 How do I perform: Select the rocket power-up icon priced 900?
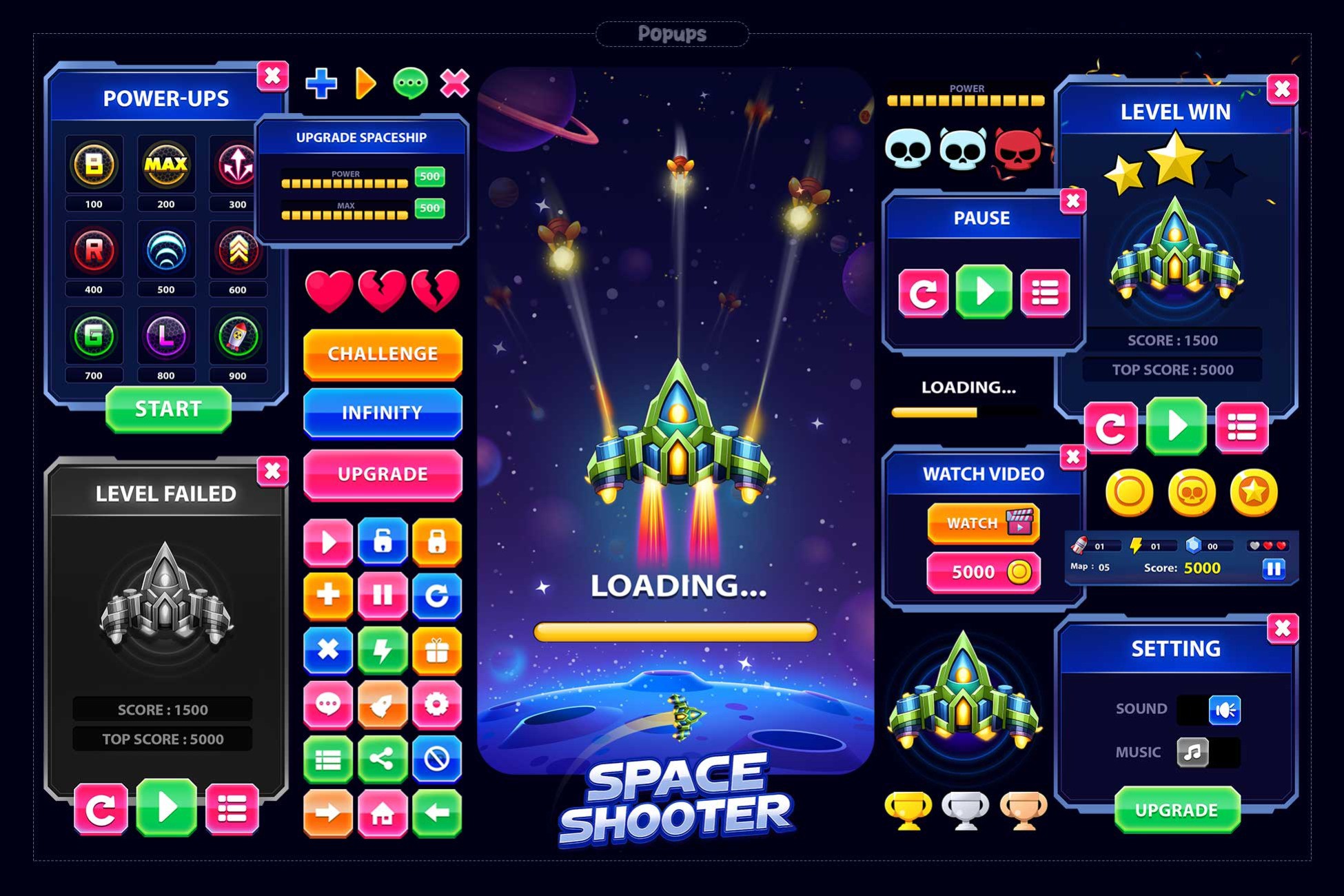point(237,336)
